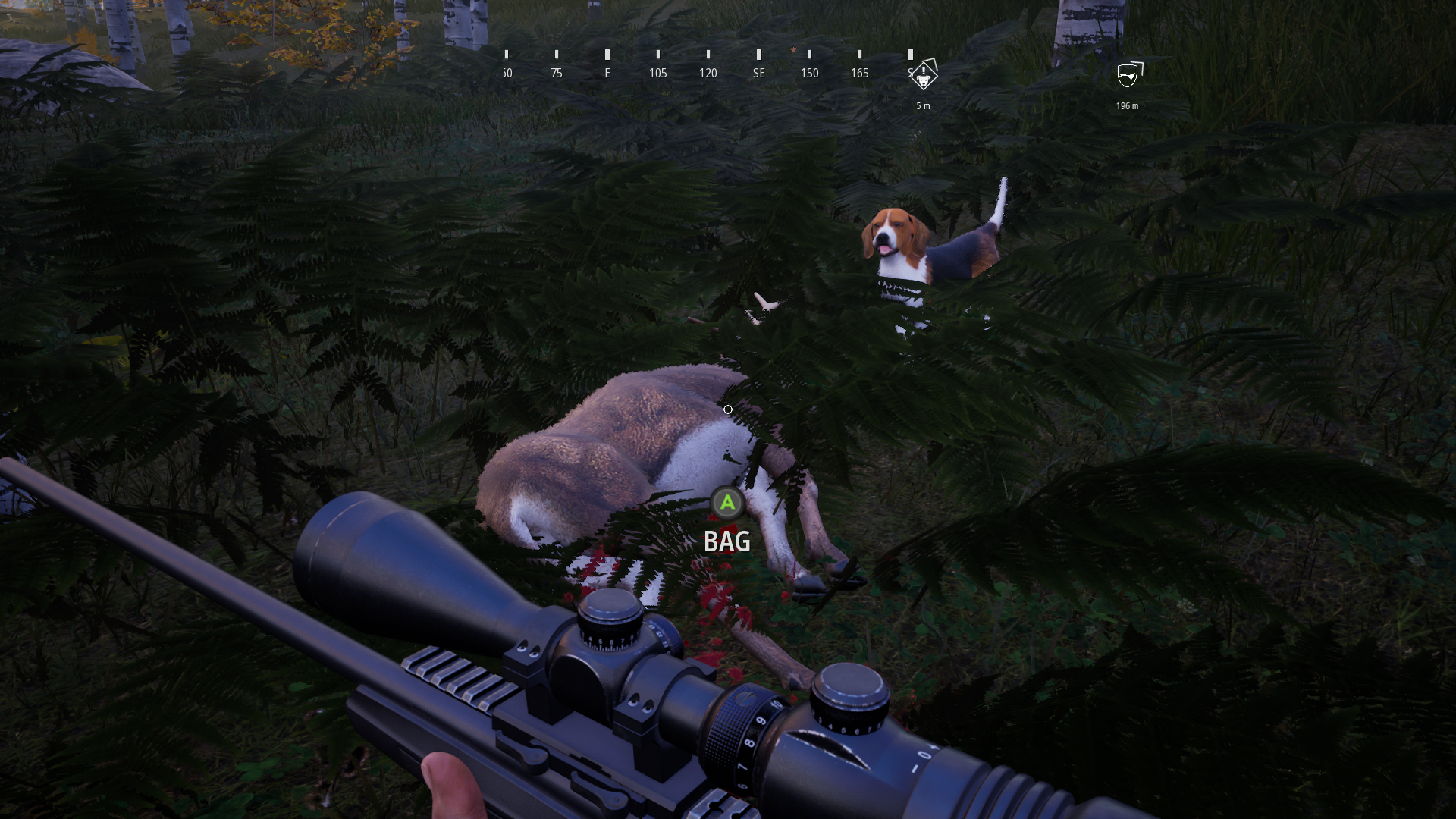Click the waypoint corner arrow above the shield icon

click(x=1136, y=64)
